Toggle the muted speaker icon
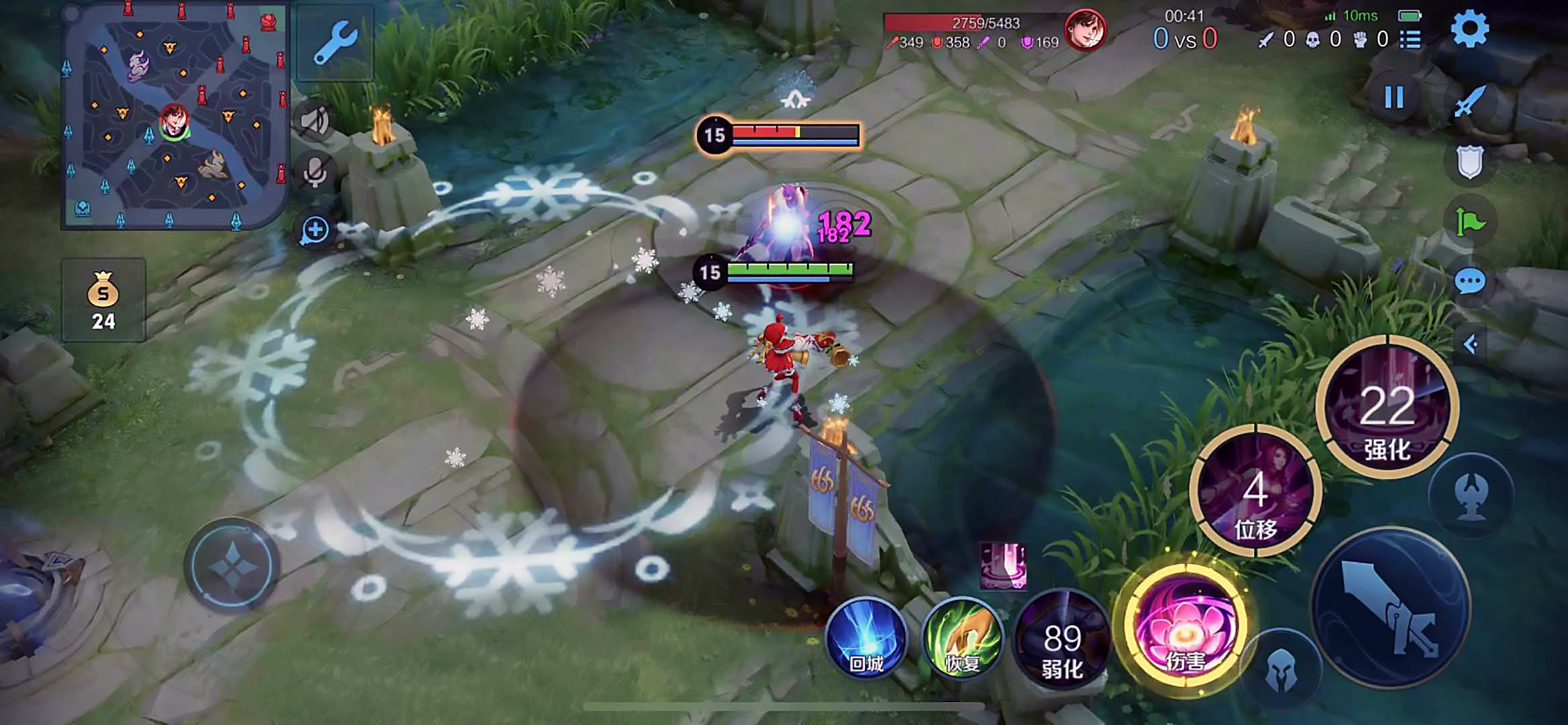Screen dimensions: 1568x725 315,122
